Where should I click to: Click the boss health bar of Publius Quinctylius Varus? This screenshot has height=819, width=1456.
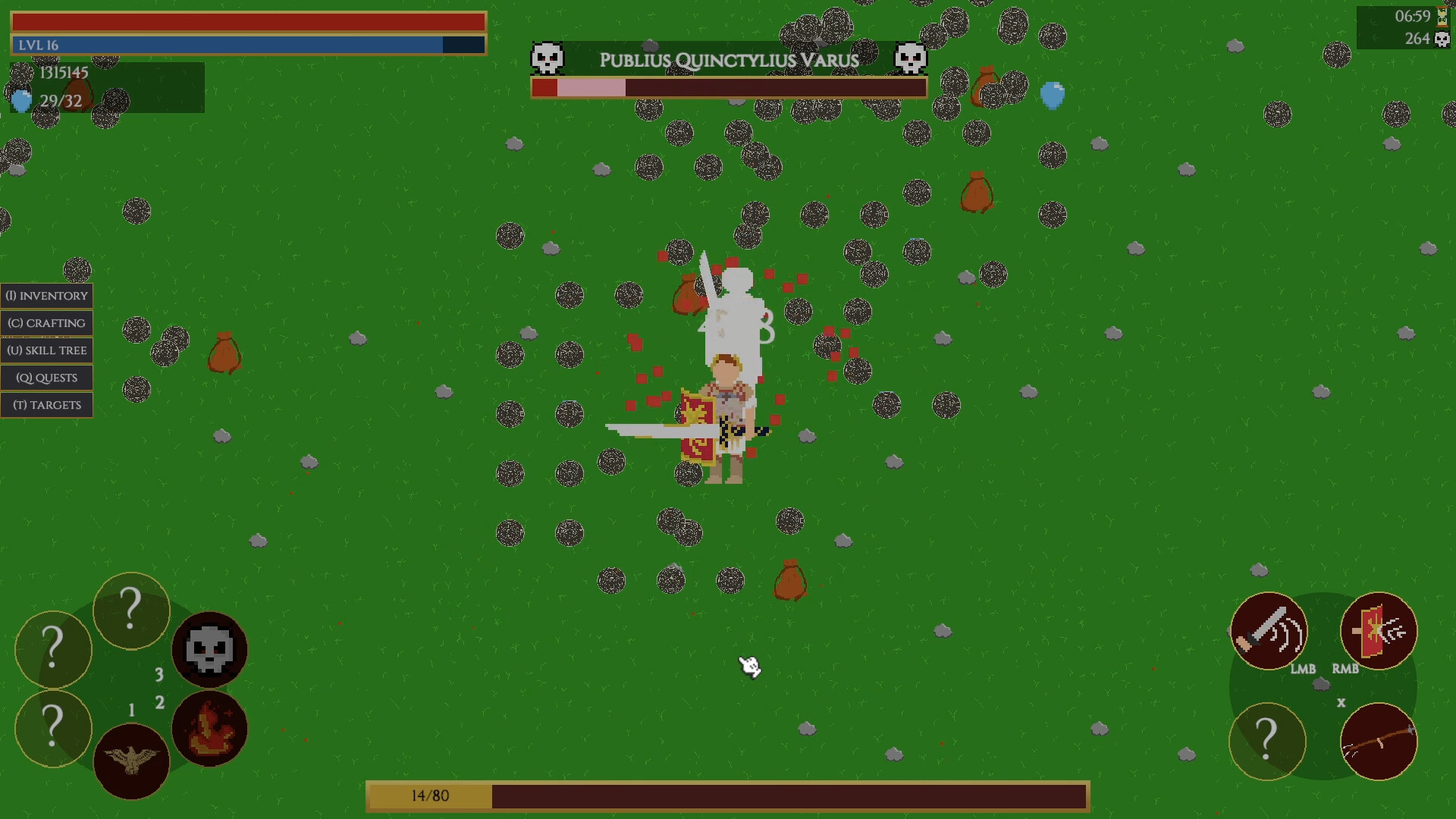pyautogui.click(x=728, y=88)
